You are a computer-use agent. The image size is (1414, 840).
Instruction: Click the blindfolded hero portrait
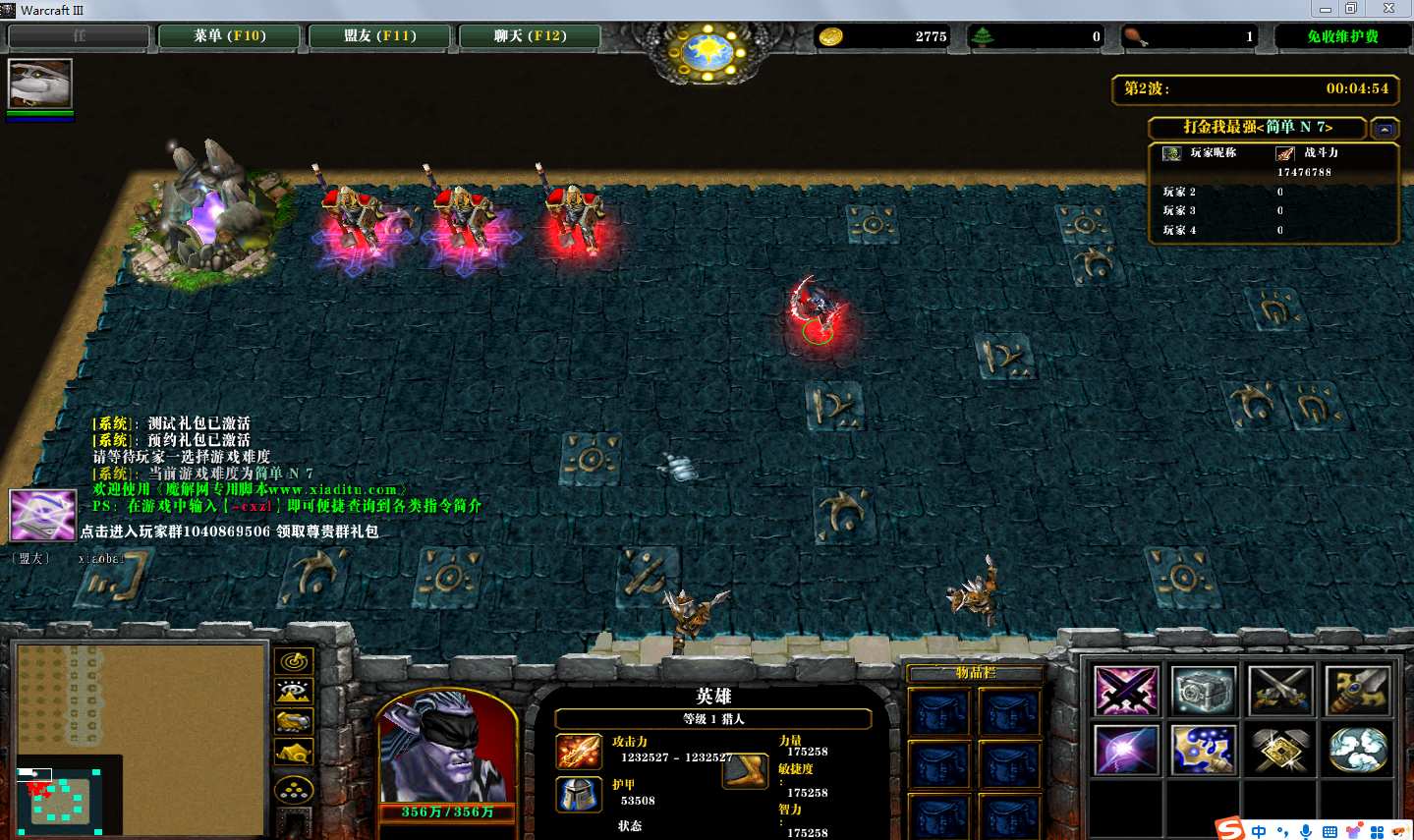click(x=447, y=752)
